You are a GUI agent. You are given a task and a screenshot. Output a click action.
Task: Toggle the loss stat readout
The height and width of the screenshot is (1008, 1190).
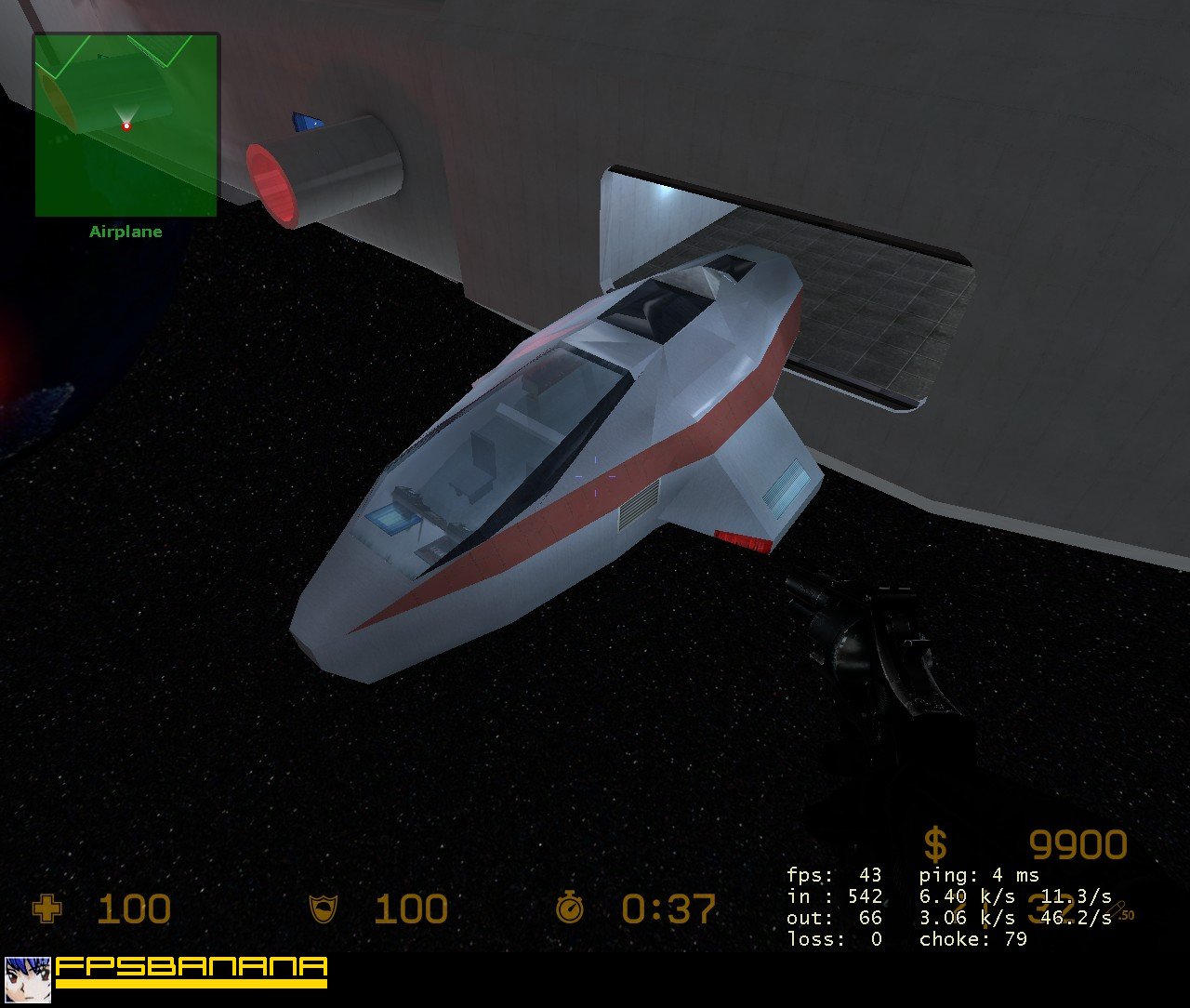tap(832, 939)
